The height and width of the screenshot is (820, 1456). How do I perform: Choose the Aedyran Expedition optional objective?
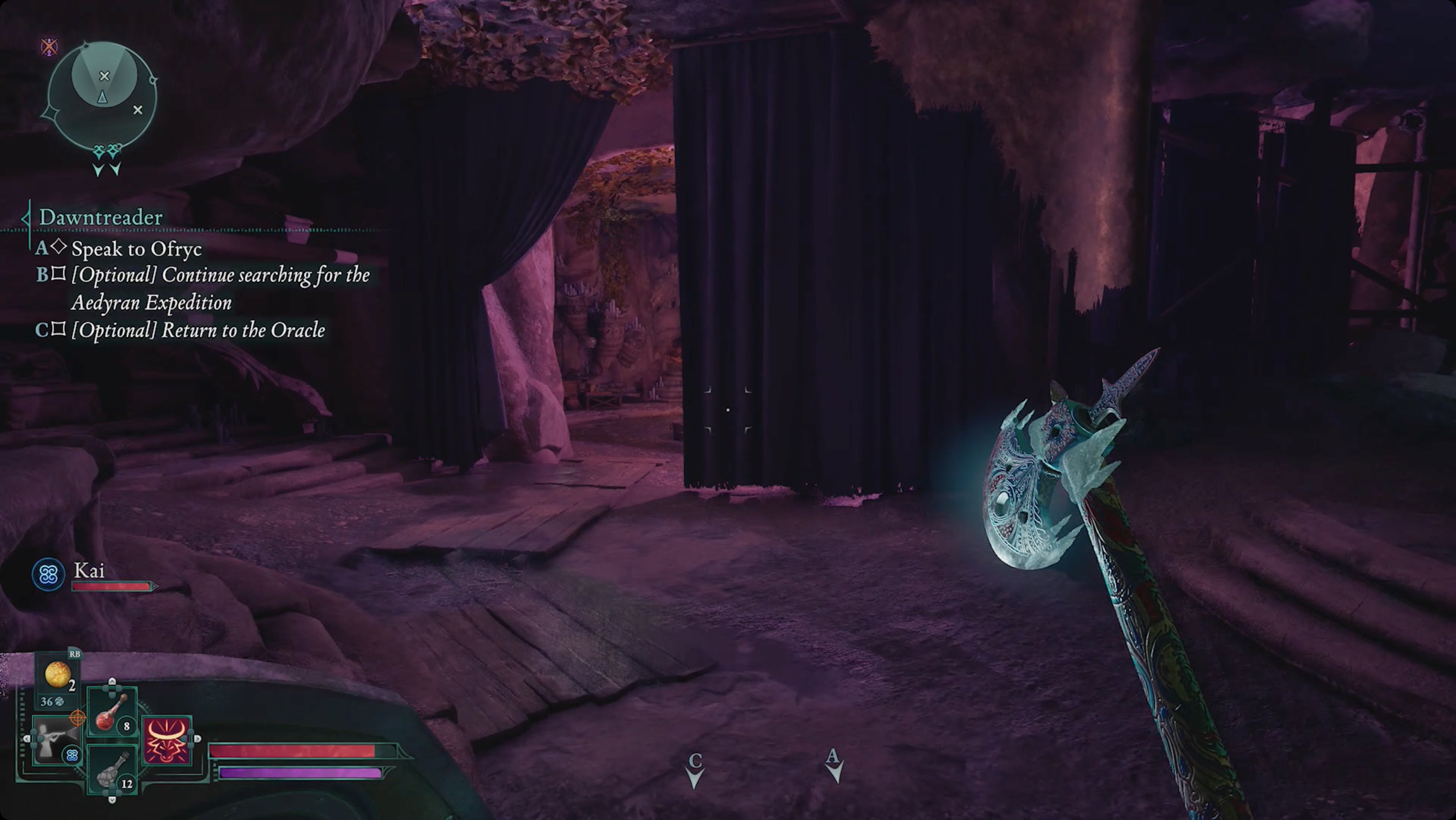[219, 288]
